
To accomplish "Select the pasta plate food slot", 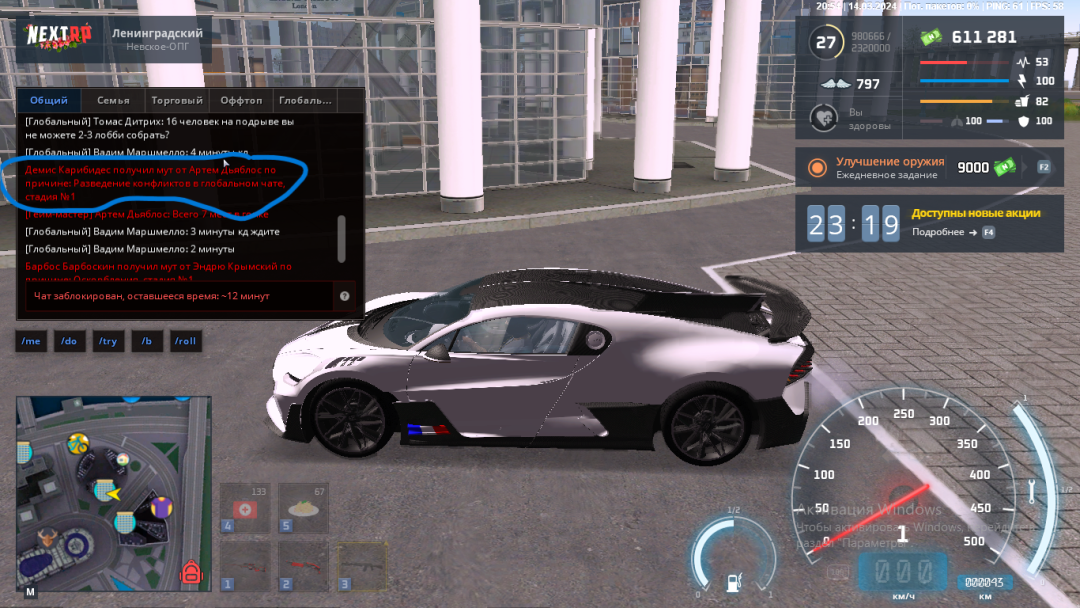I will click(303, 508).
